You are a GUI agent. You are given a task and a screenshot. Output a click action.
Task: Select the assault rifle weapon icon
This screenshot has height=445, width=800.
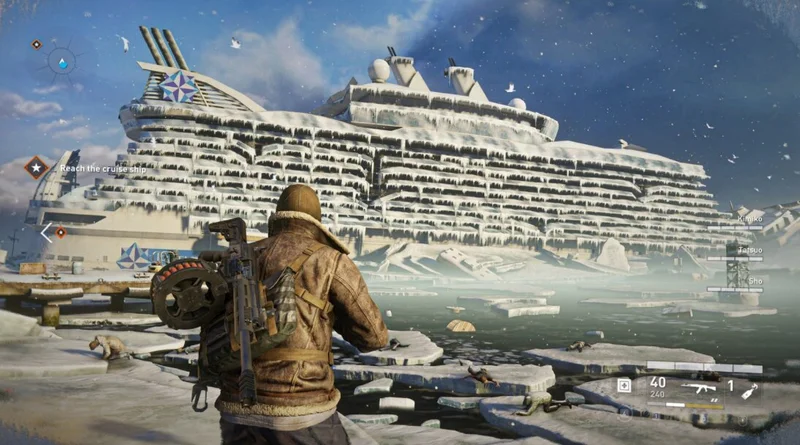pyautogui.click(x=698, y=386)
